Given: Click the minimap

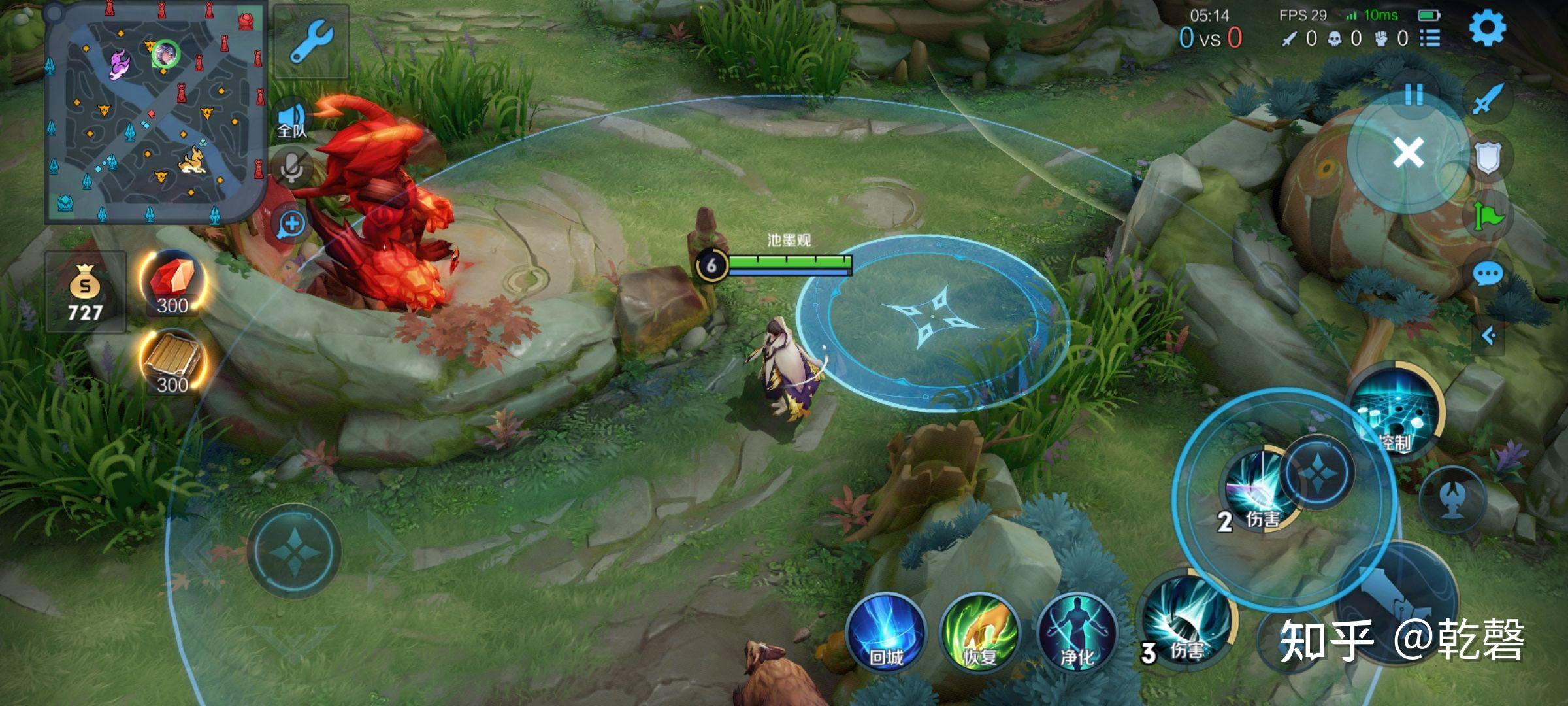Looking at the screenshot, I should (155, 112).
